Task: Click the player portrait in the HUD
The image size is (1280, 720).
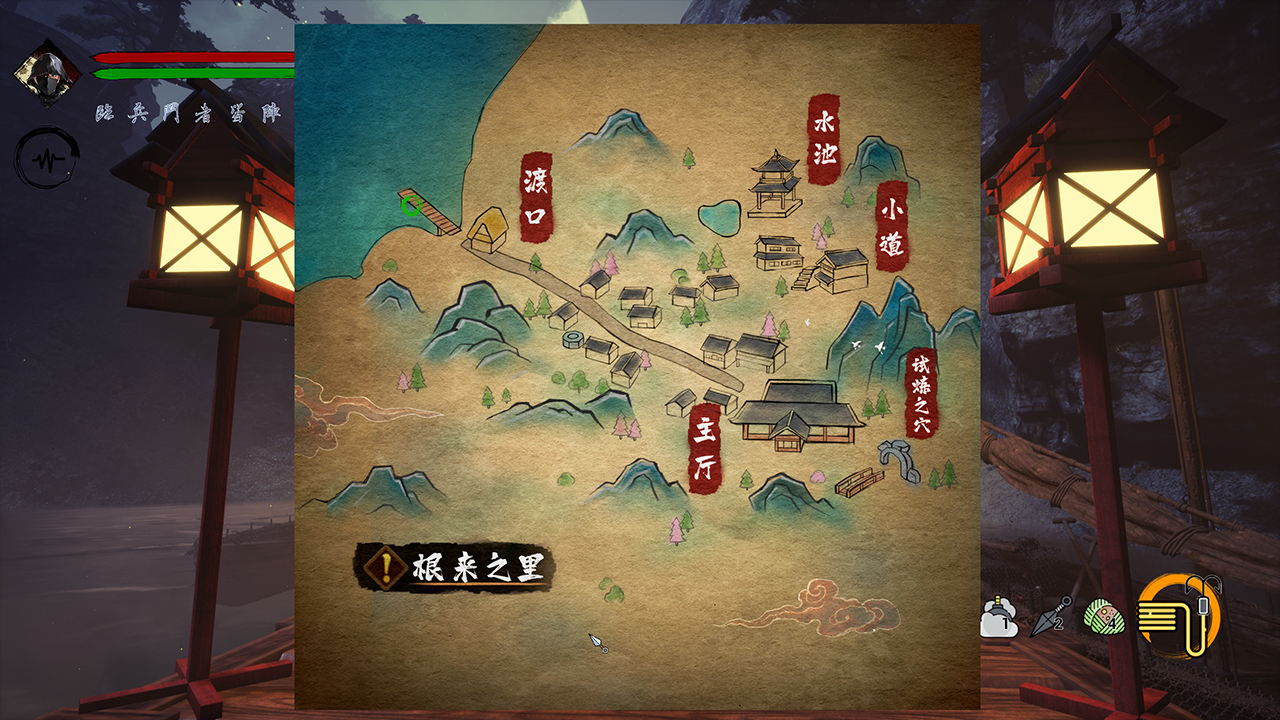Action: pos(48,72)
